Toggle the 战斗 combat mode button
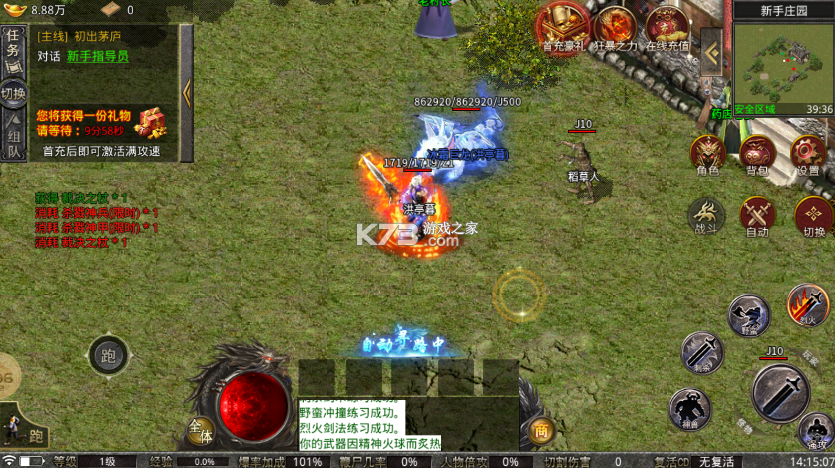The height and width of the screenshot is (468, 835). [x=707, y=214]
